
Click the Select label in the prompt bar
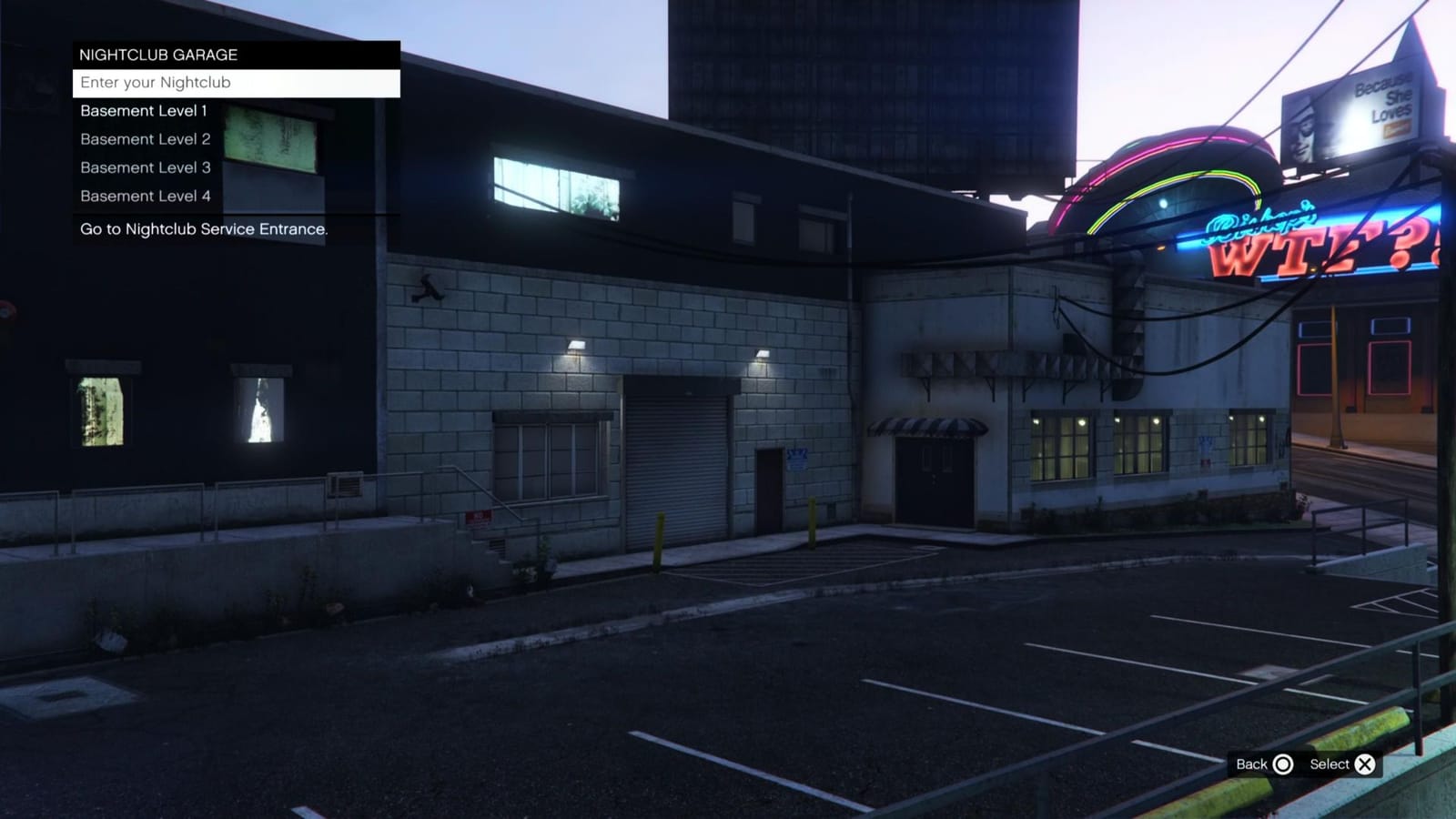pyautogui.click(x=1330, y=764)
